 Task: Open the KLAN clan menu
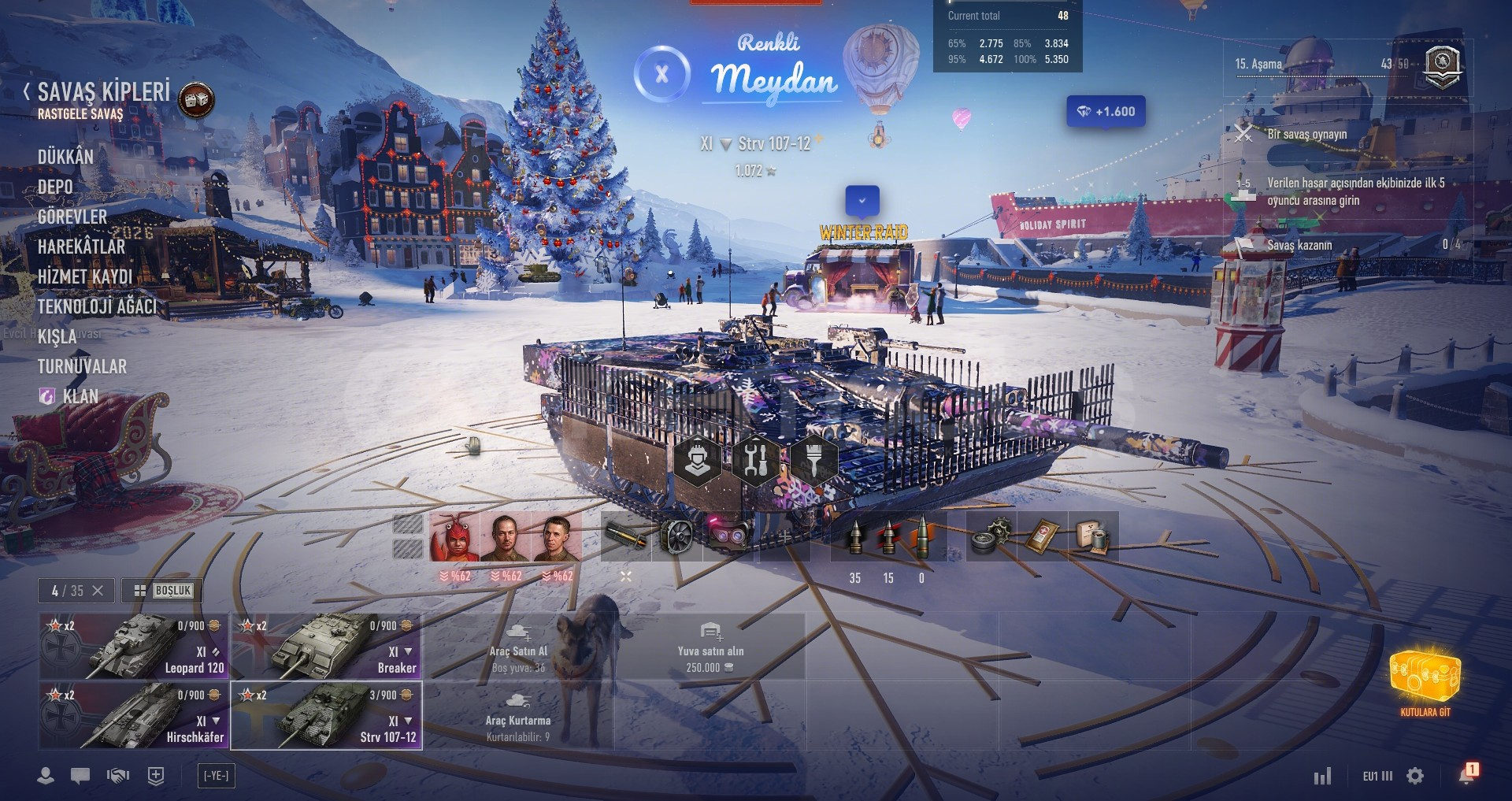[x=80, y=396]
